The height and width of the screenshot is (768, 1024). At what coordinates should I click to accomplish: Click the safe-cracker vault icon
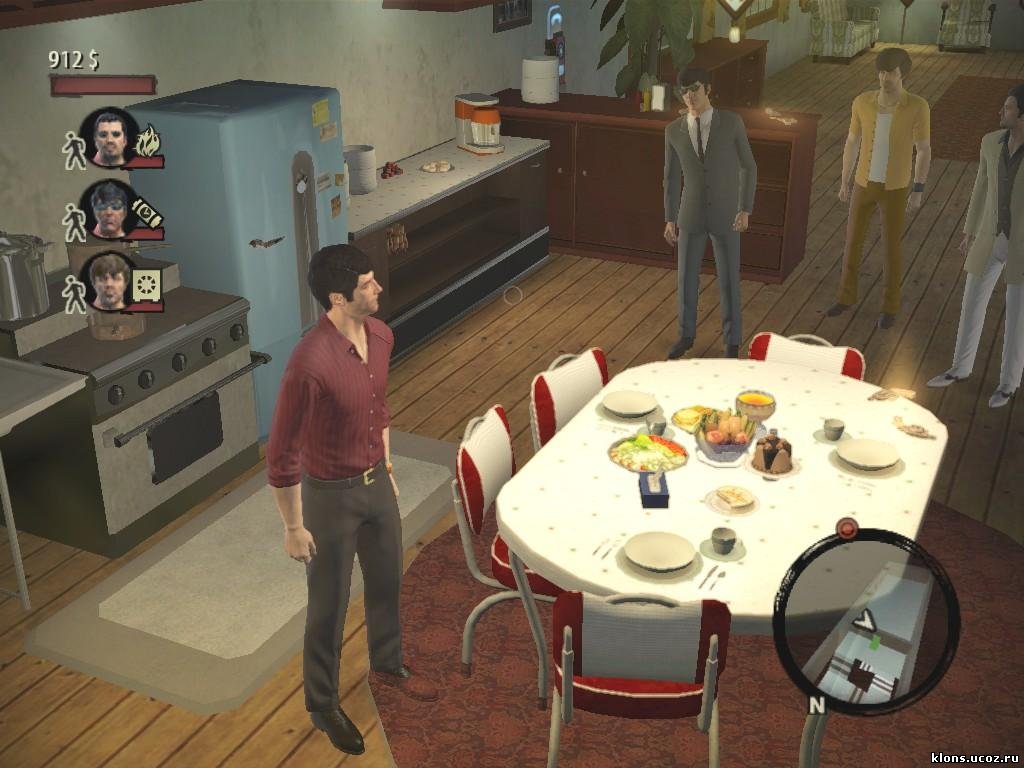tap(145, 285)
